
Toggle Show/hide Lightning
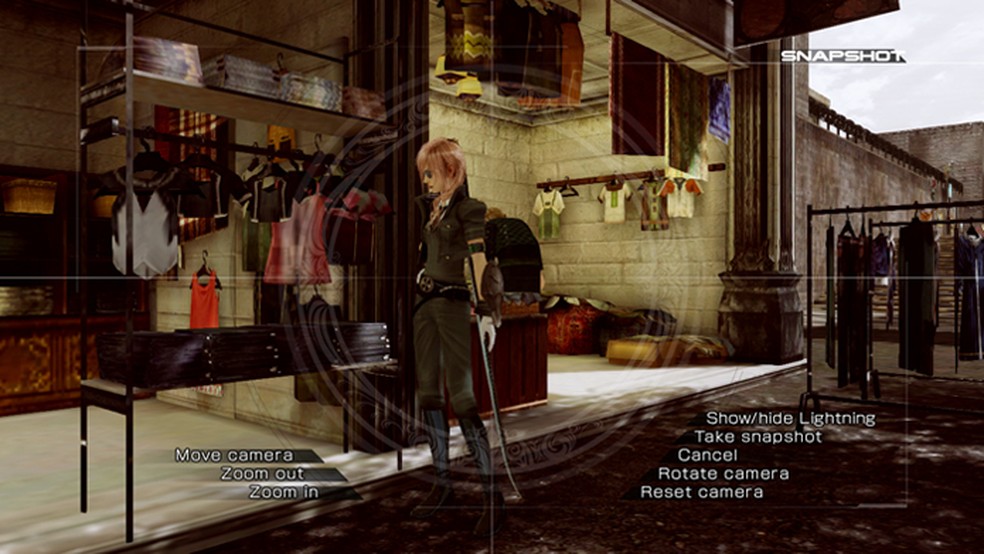[x=790, y=418]
